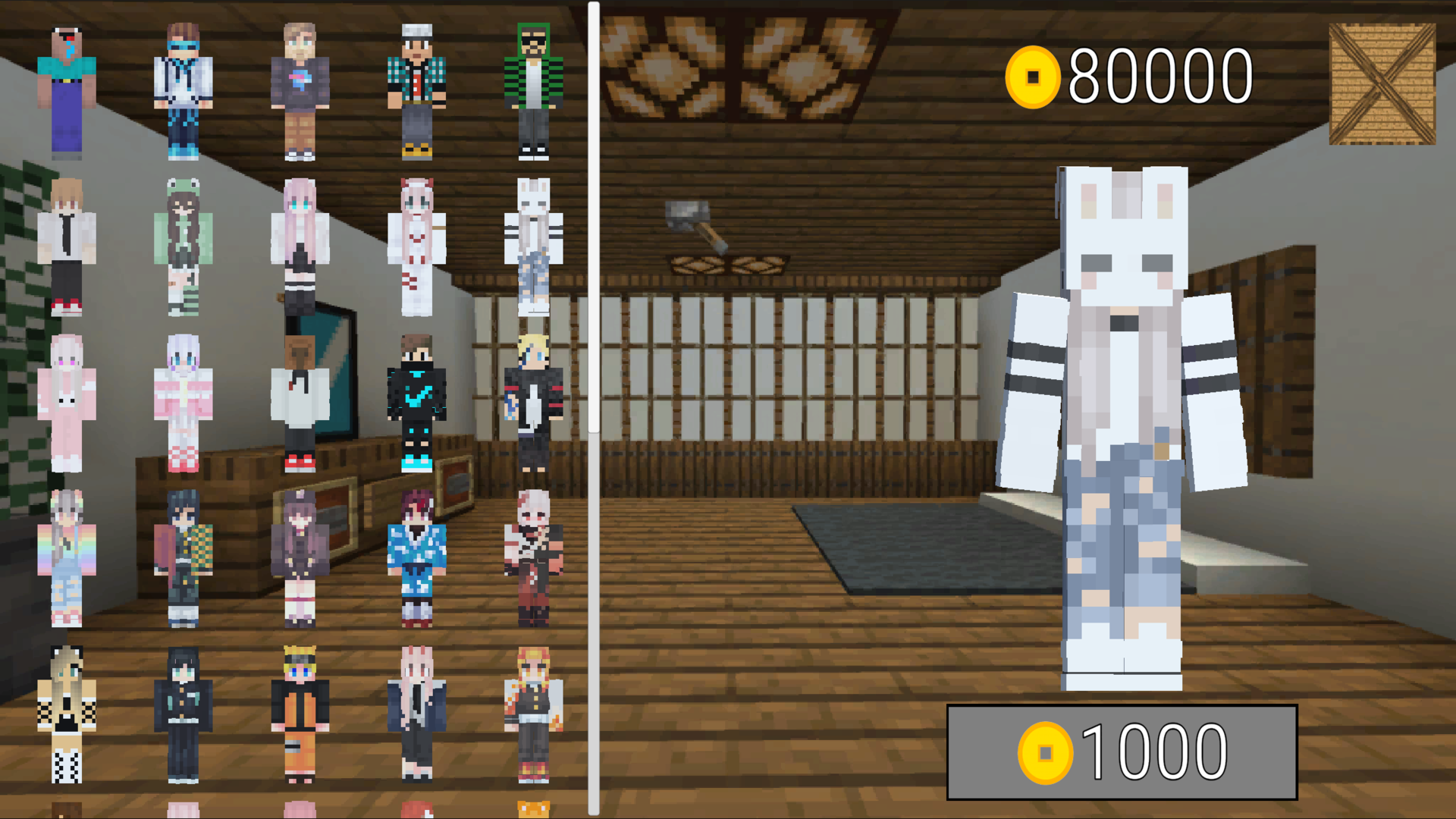The image size is (1456, 819).
Task: Buy the selected skin for 1000 coins
Action: tap(1122, 751)
